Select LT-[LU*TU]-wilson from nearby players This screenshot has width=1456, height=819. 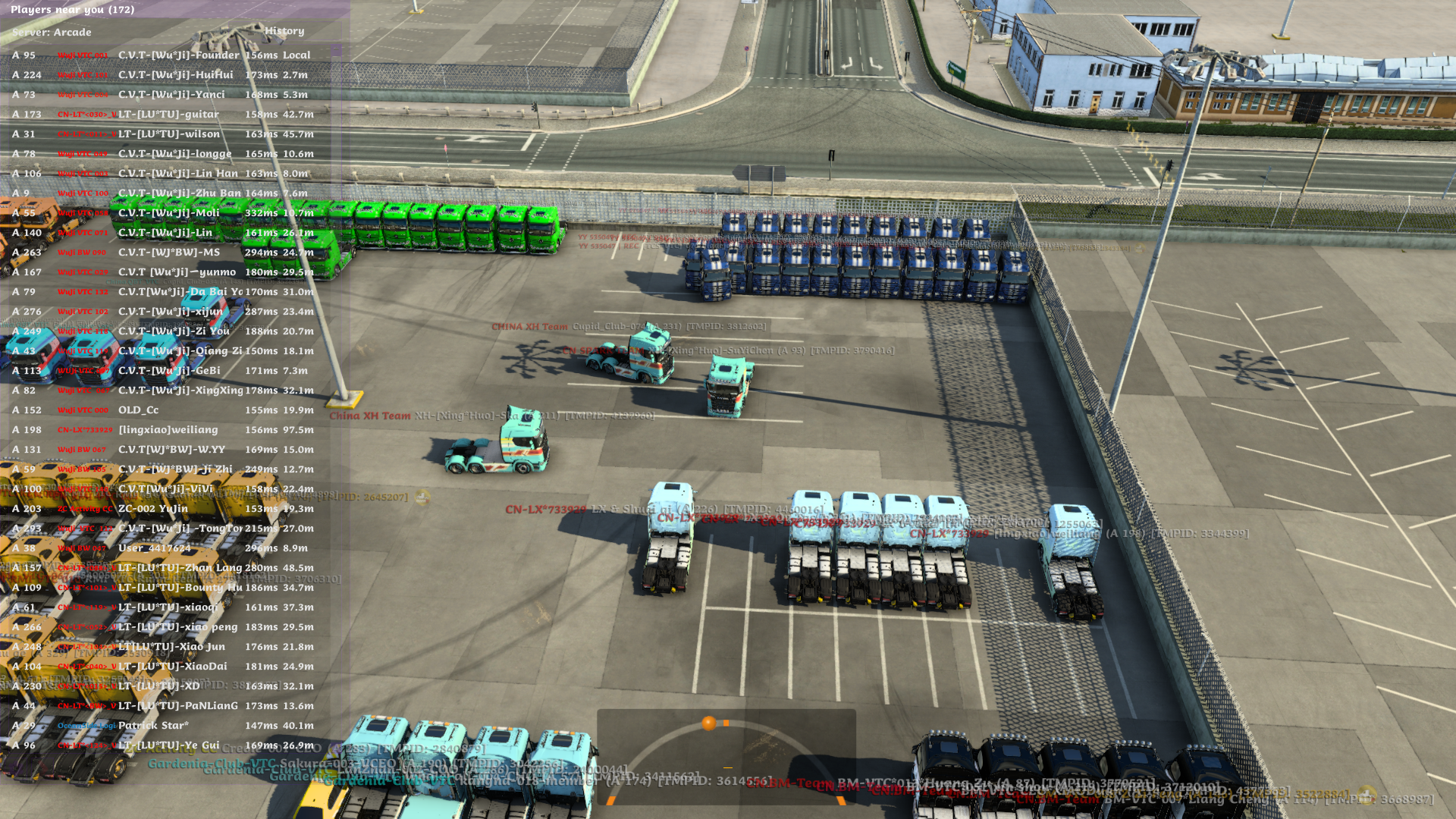168,134
